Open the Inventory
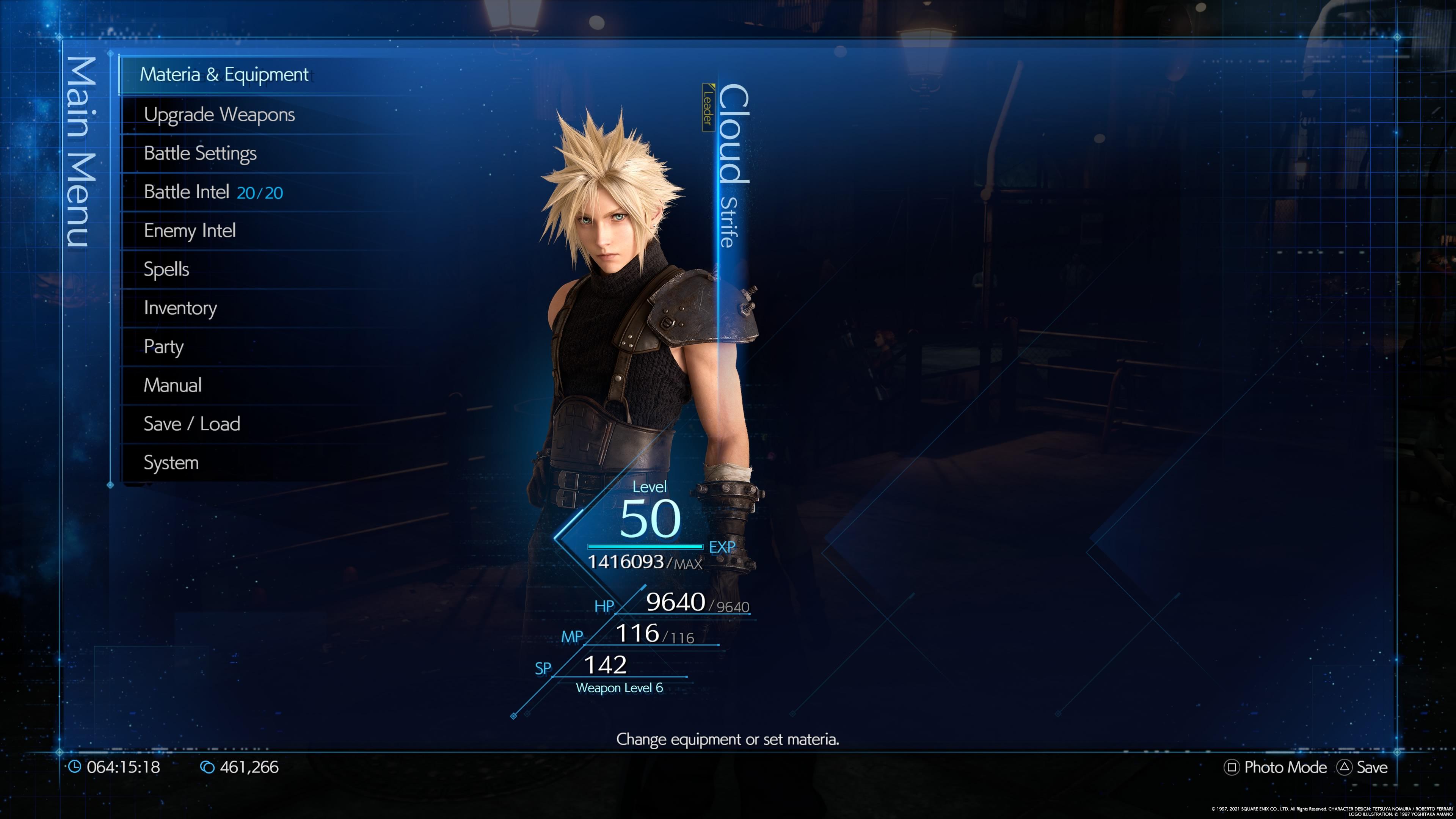The image size is (1456, 819). (180, 308)
